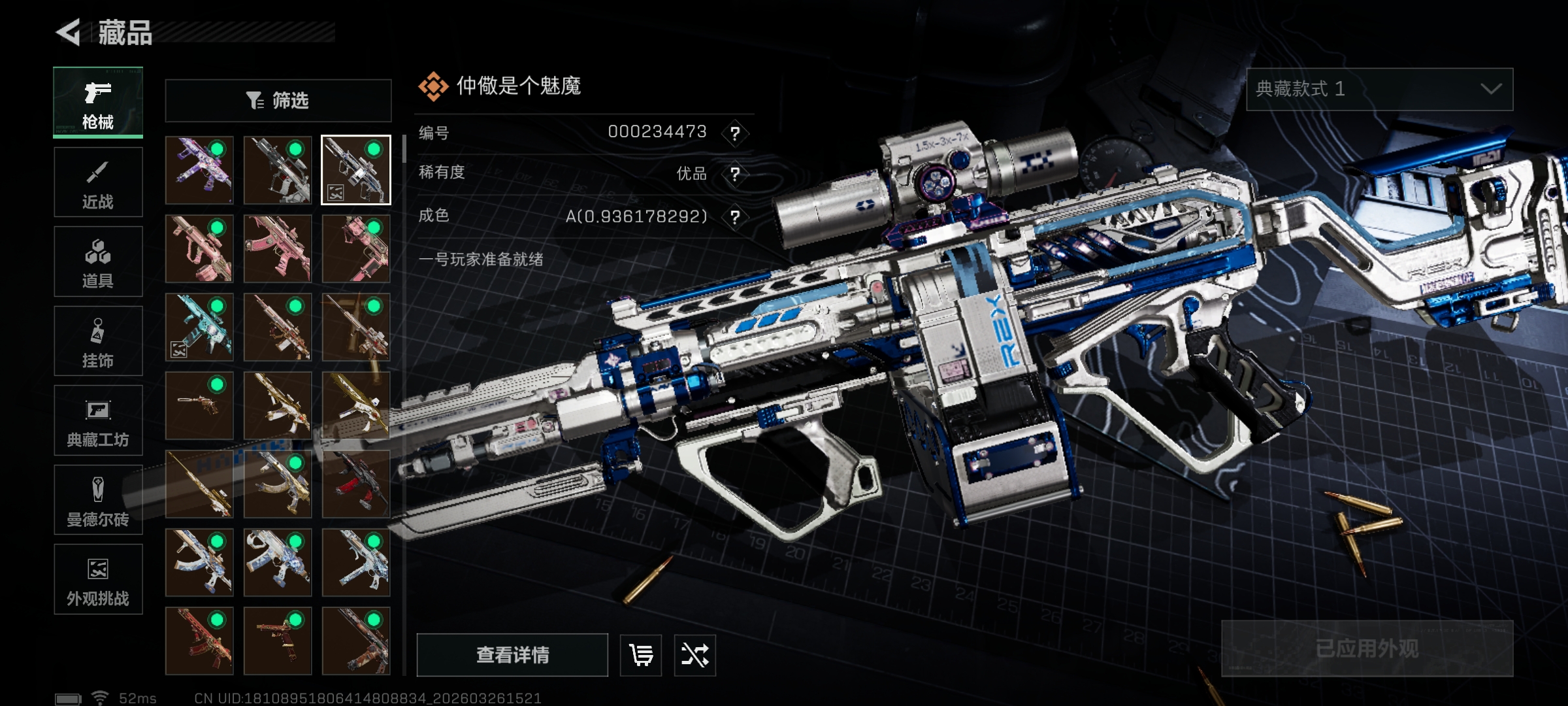Switch to the 曼德尔砖 tab
The image size is (1568, 706).
pyautogui.click(x=98, y=500)
